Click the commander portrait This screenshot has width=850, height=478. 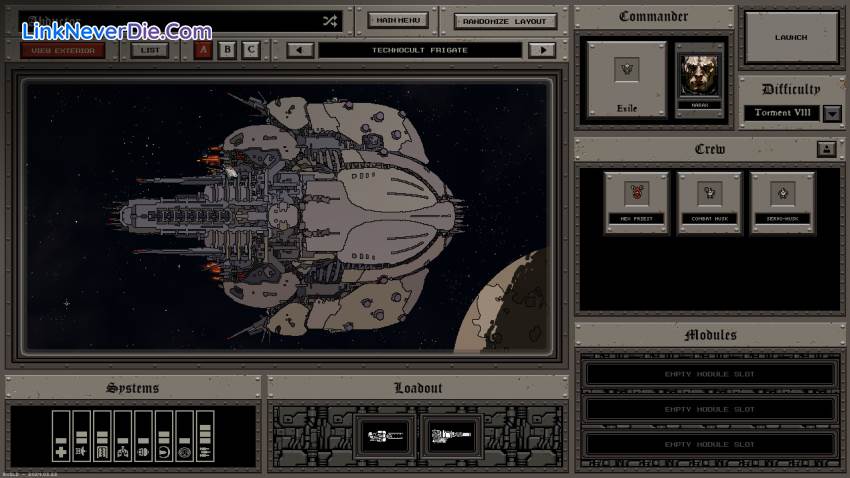point(699,75)
